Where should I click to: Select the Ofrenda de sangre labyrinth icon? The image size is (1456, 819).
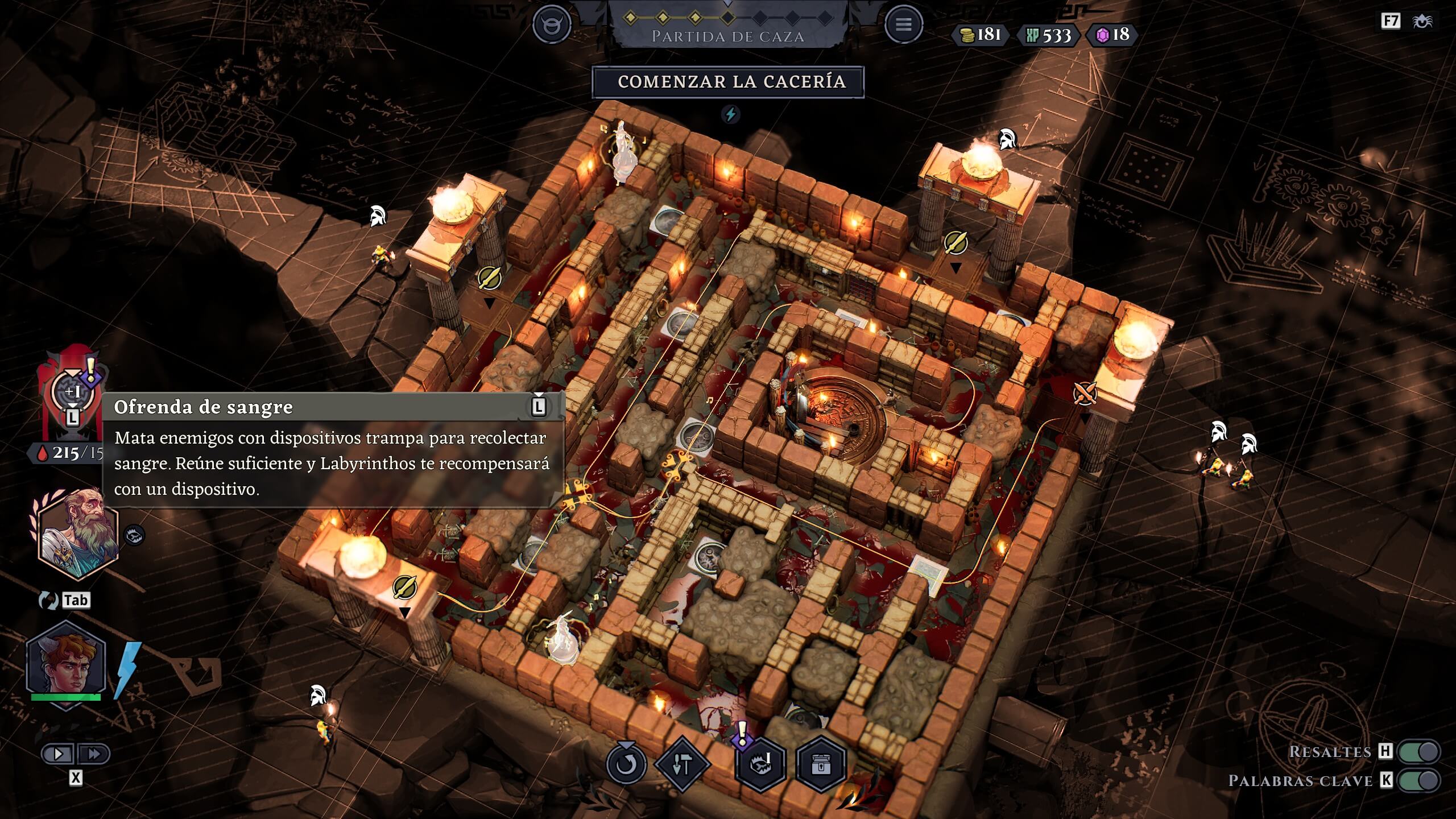point(72,392)
